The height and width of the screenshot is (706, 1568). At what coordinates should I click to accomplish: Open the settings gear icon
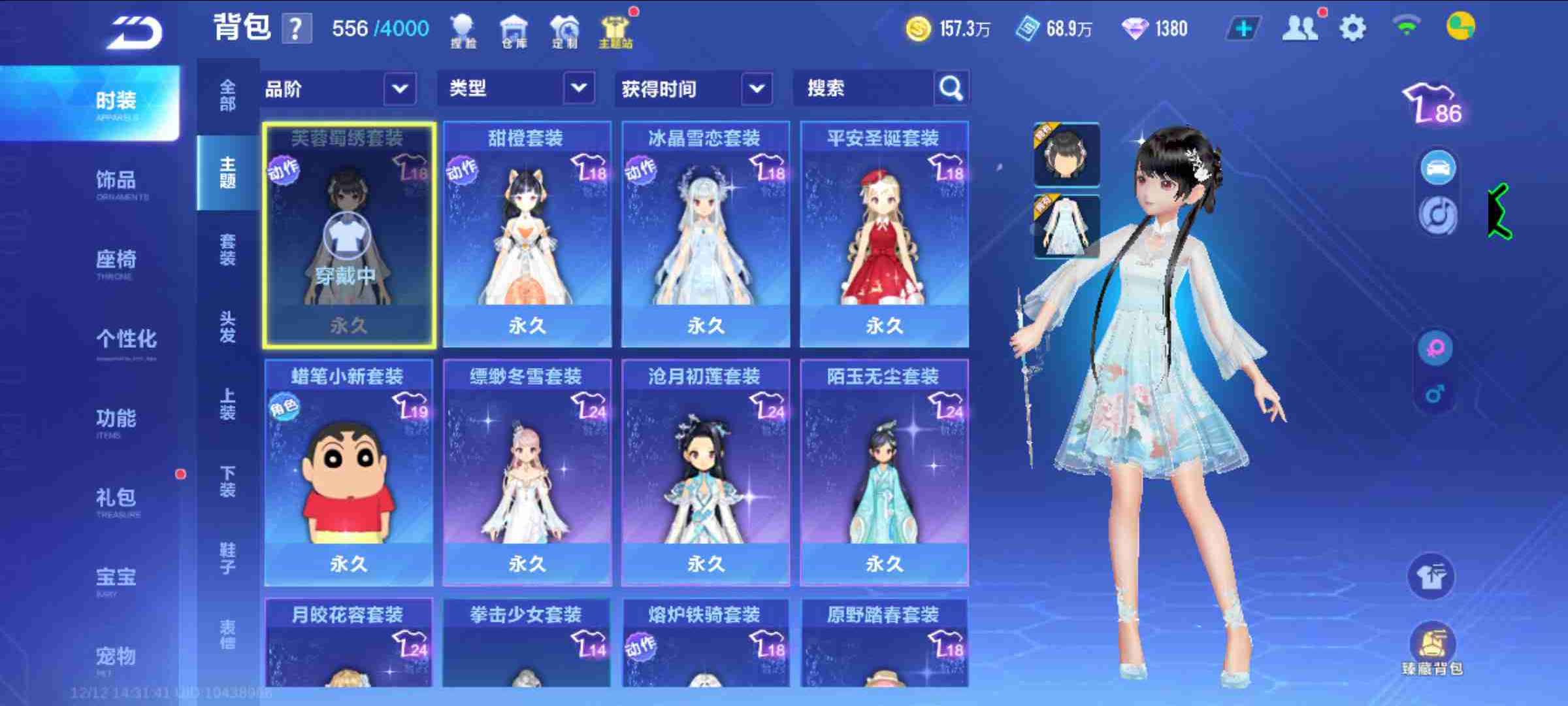1352,29
